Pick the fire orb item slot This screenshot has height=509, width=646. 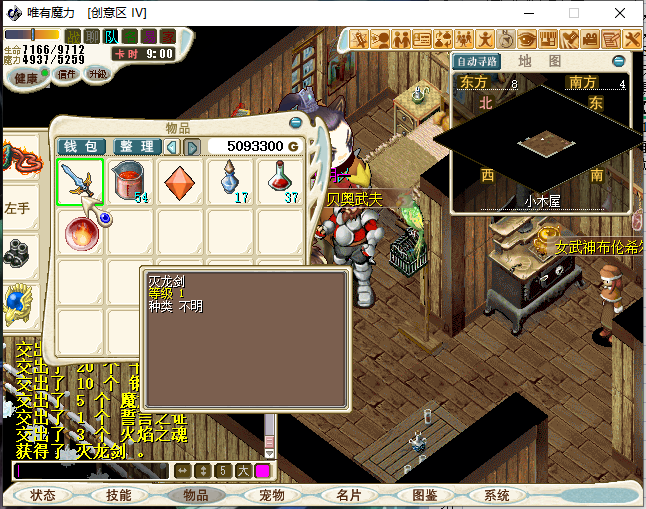(80, 233)
